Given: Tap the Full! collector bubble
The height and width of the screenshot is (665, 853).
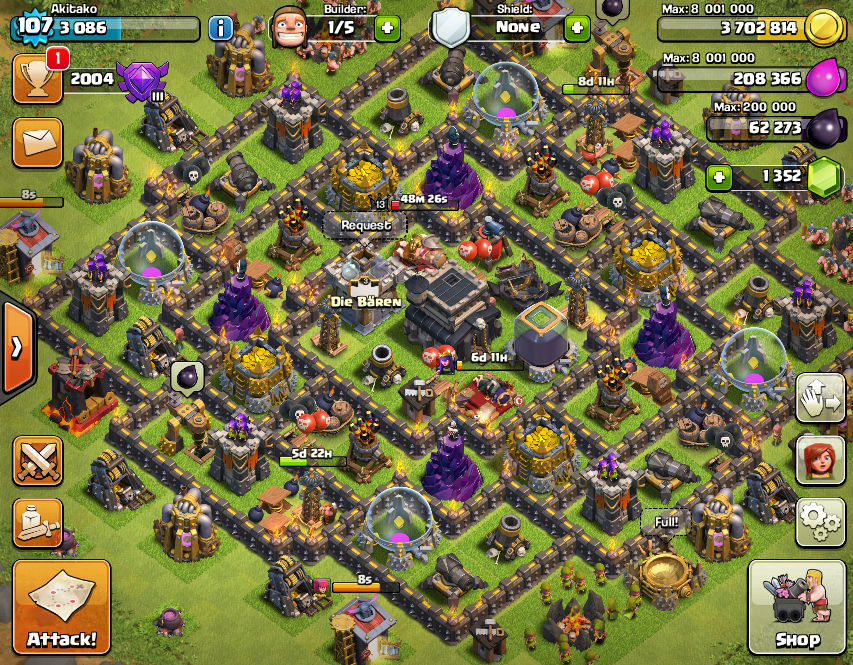Looking at the screenshot, I should [x=666, y=521].
